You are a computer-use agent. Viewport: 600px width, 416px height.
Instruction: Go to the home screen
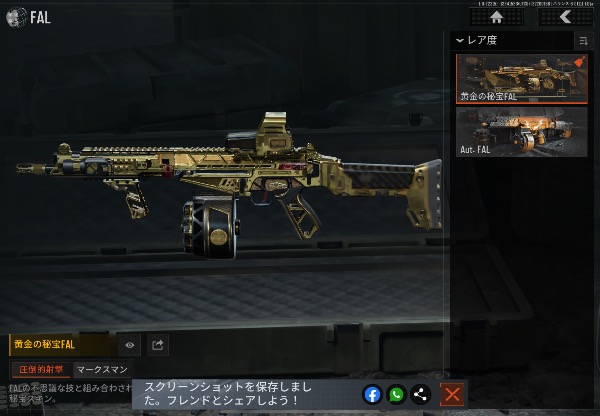click(x=497, y=16)
